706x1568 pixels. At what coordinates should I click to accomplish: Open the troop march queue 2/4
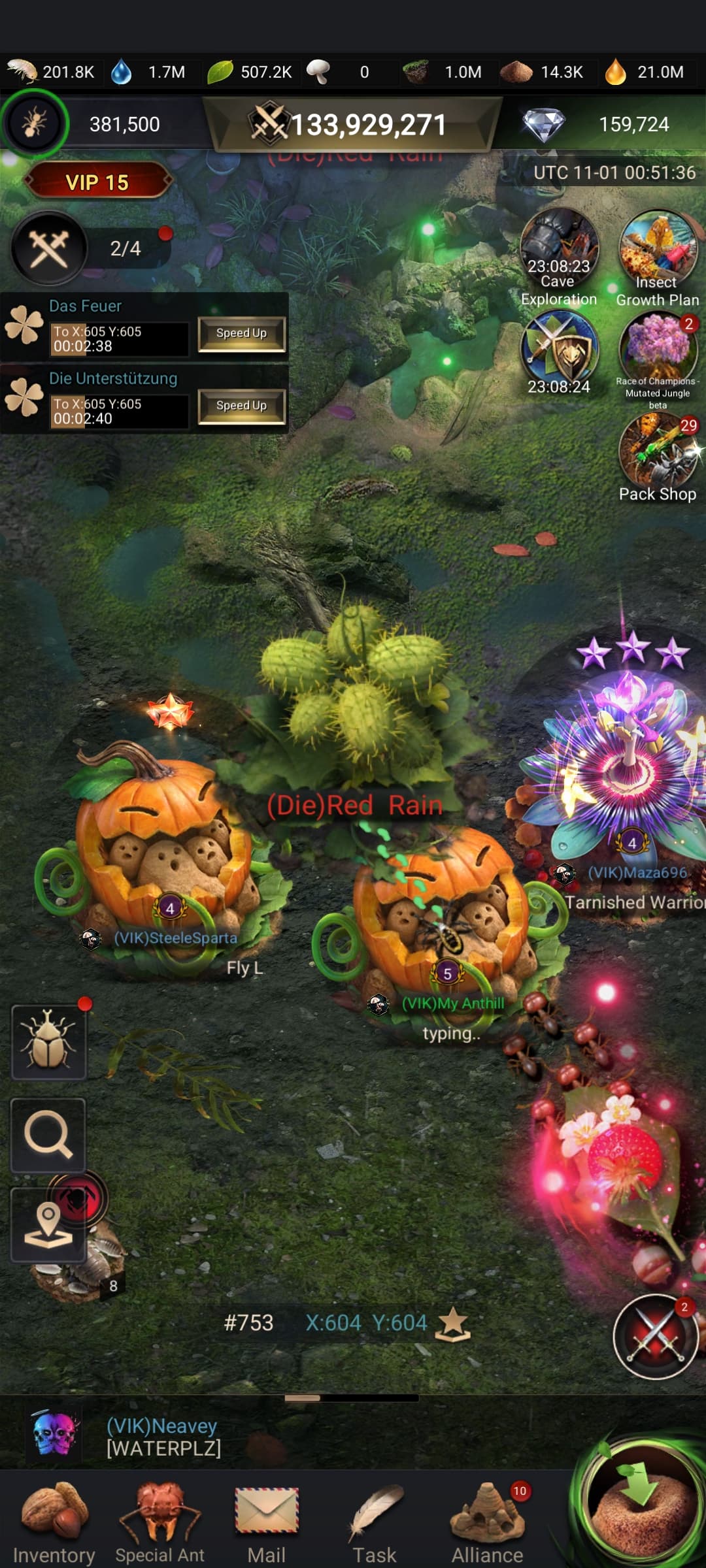[92, 248]
